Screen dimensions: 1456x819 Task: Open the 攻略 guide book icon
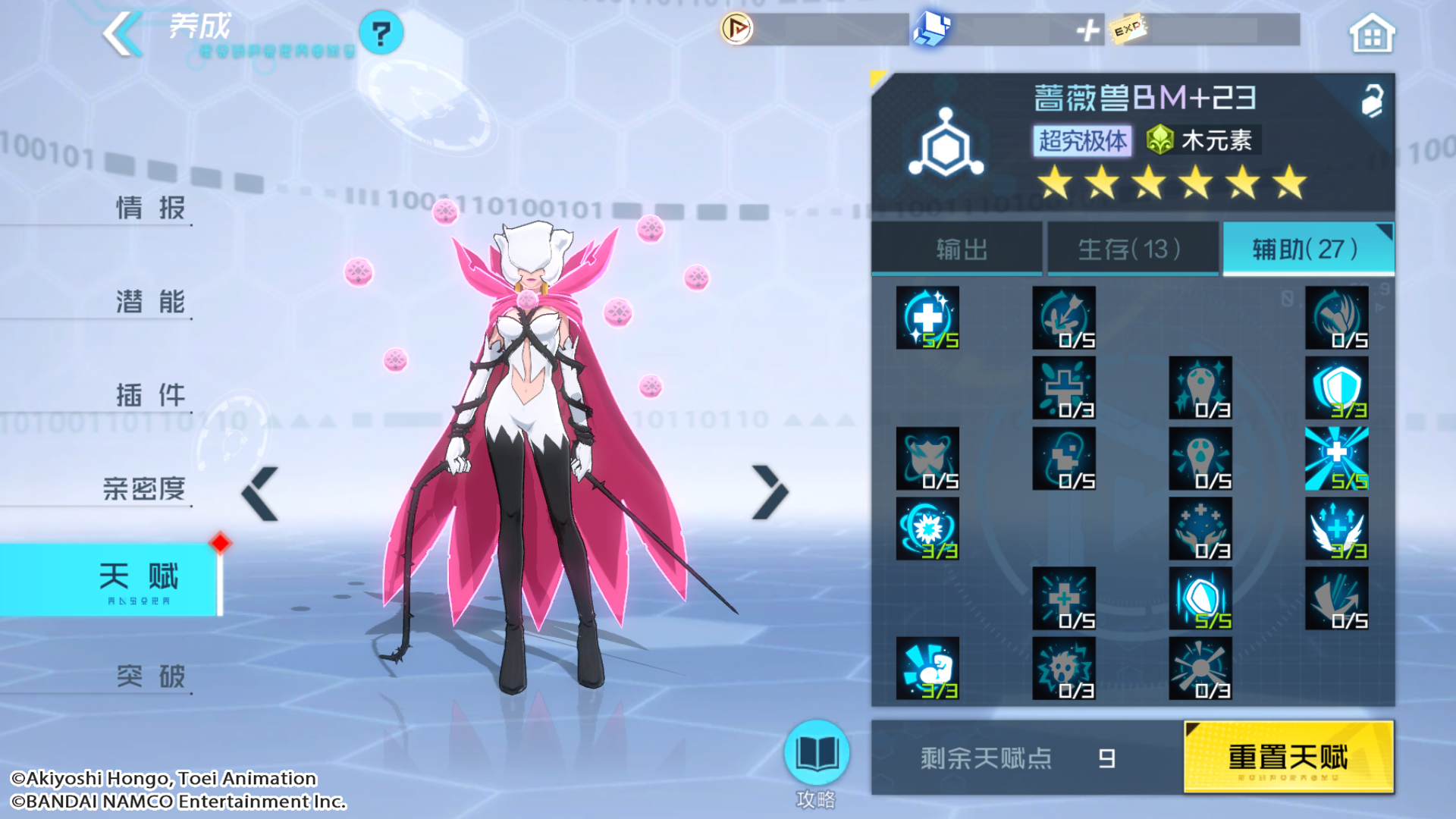click(x=816, y=754)
